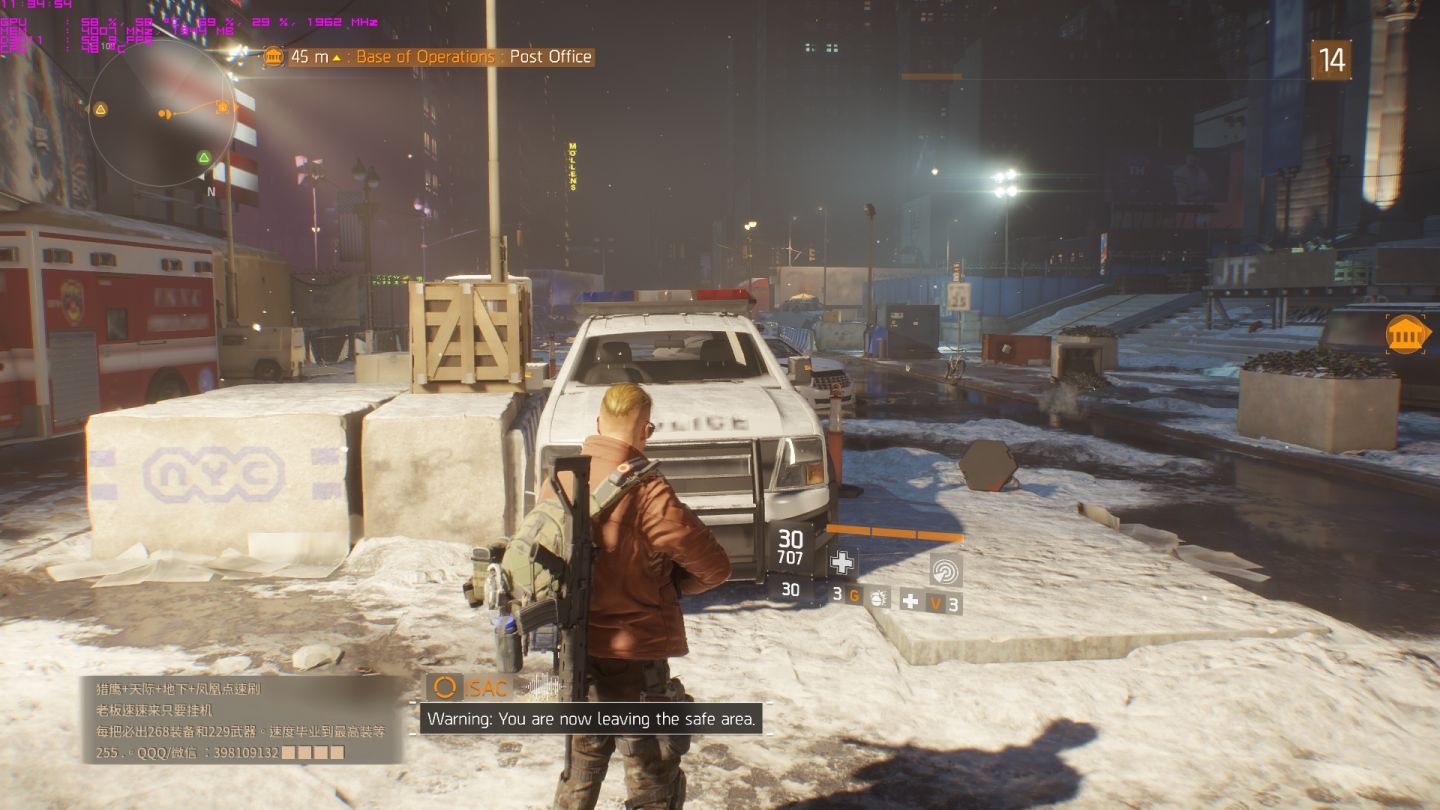Activate the Pulse scan skill icon
Viewport: 1440px width, 810px height.
tap(945, 570)
